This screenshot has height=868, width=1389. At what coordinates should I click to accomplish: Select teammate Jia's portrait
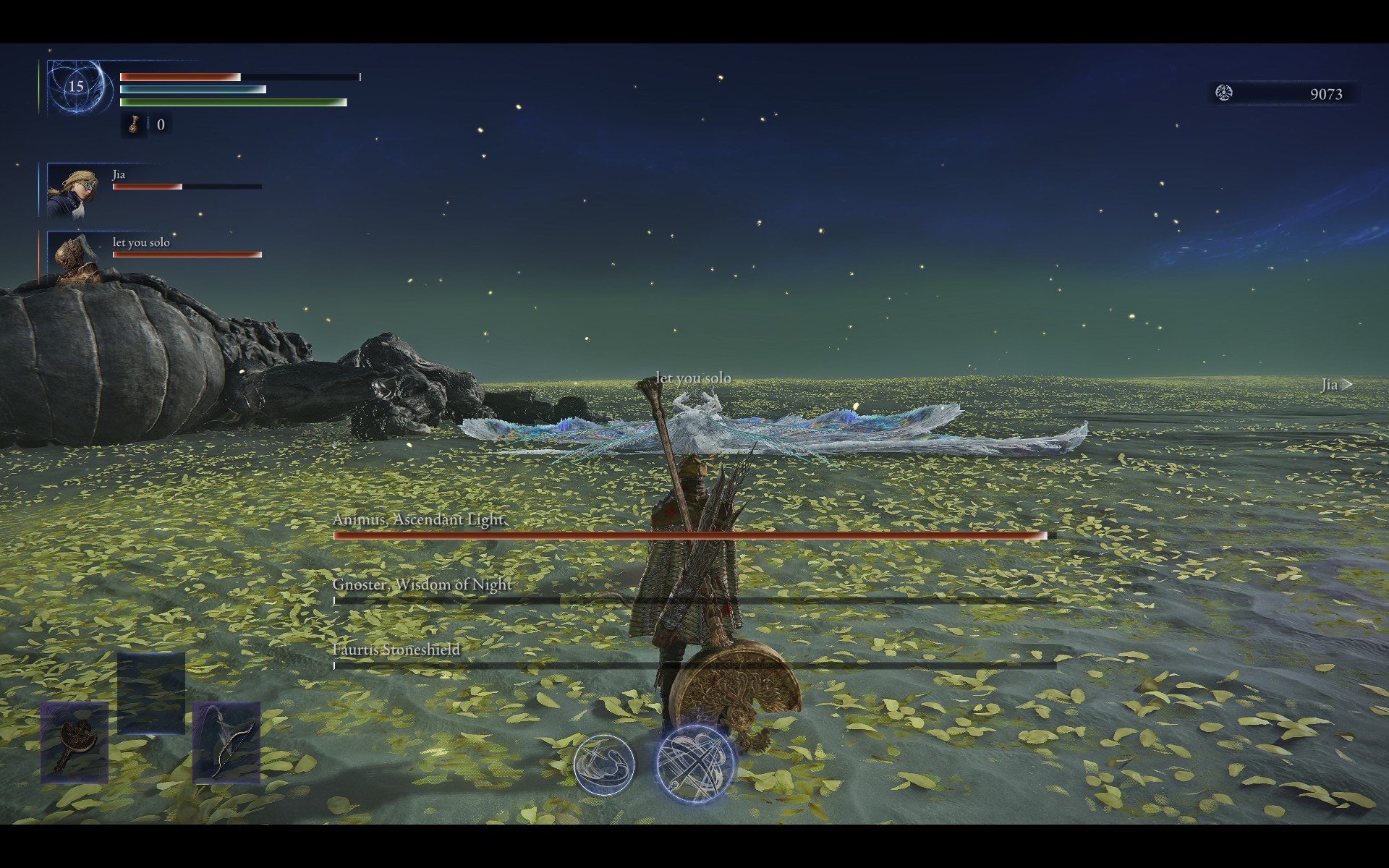67,191
